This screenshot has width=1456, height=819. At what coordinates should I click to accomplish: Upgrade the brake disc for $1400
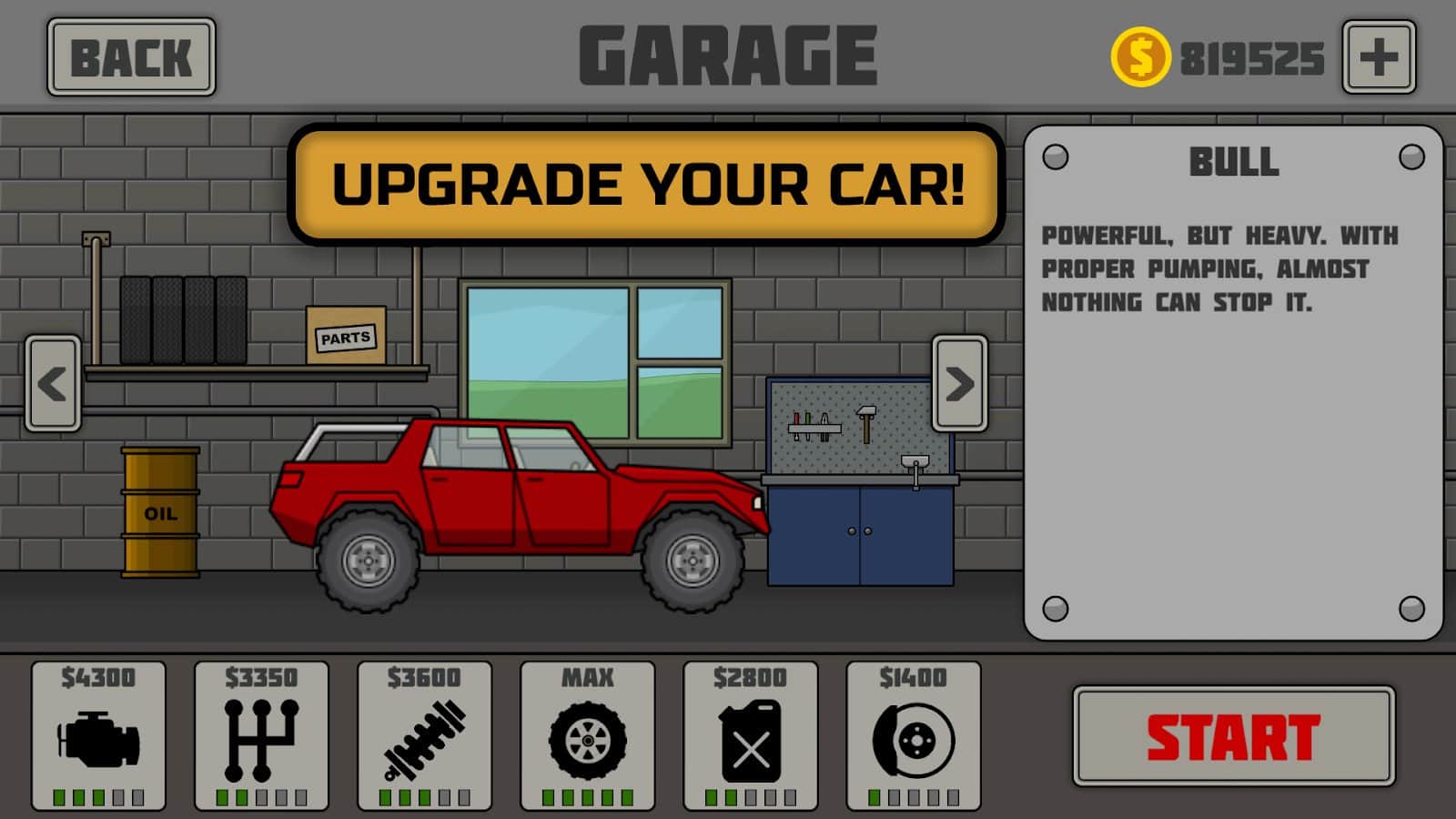(913, 736)
